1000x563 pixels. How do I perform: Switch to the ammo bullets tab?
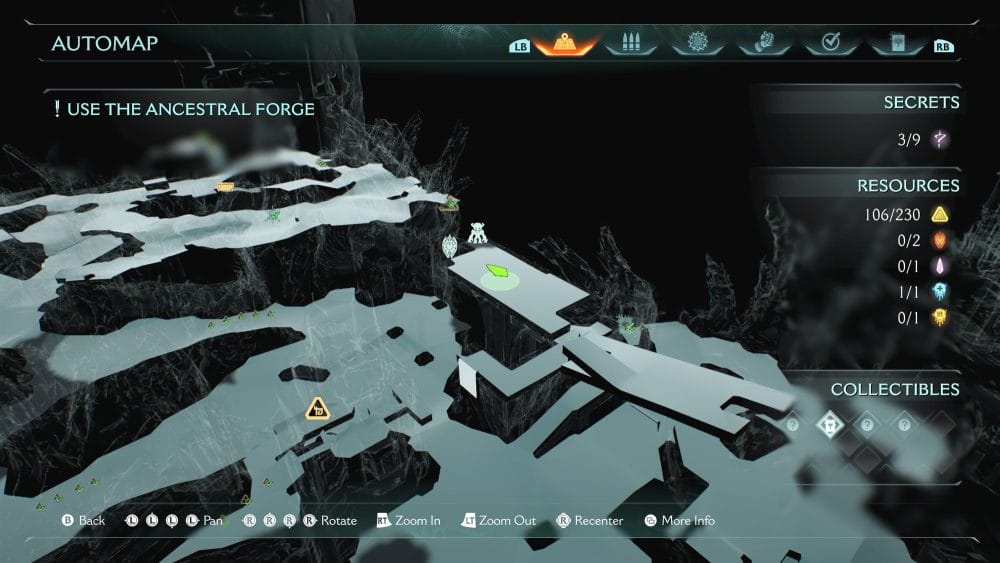coord(630,44)
